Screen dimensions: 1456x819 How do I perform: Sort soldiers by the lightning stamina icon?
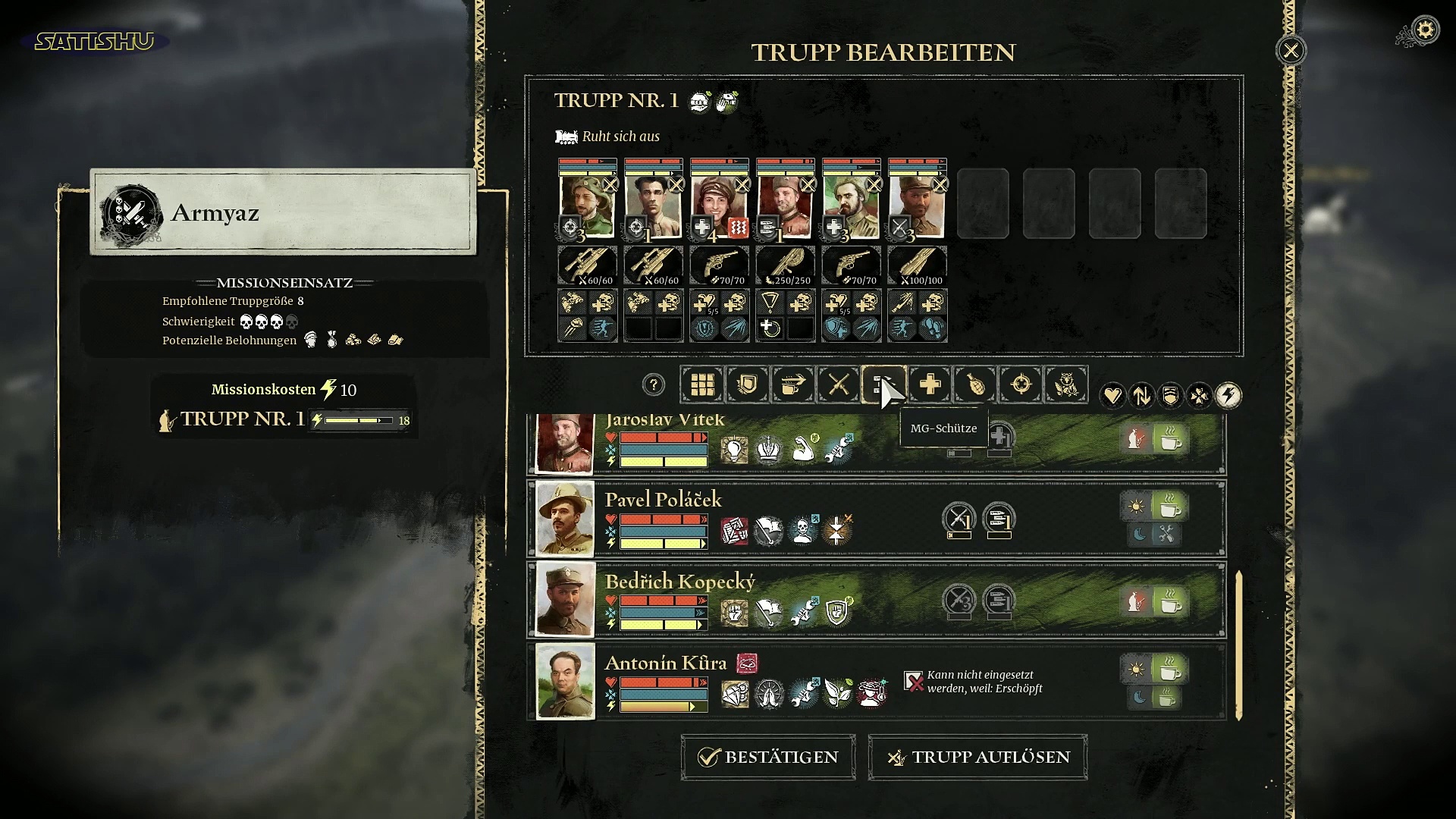click(1228, 395)
